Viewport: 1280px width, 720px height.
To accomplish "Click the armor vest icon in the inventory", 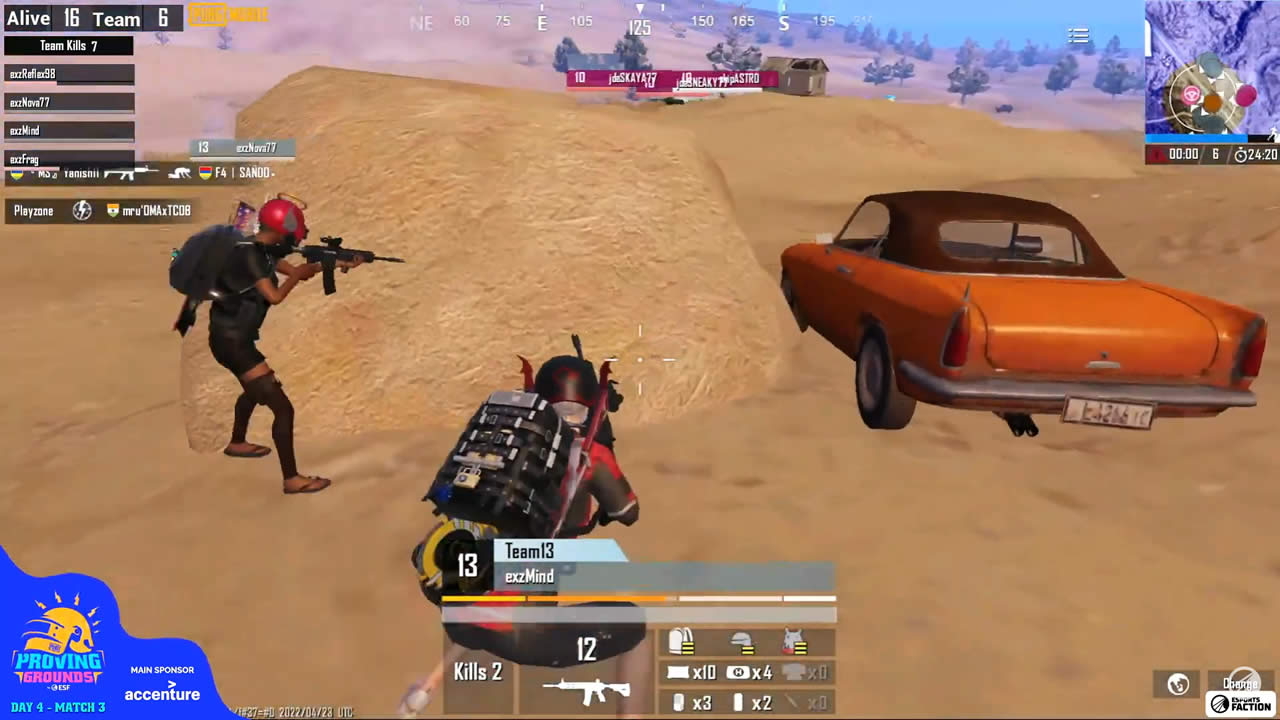I will tap(795, 640).
